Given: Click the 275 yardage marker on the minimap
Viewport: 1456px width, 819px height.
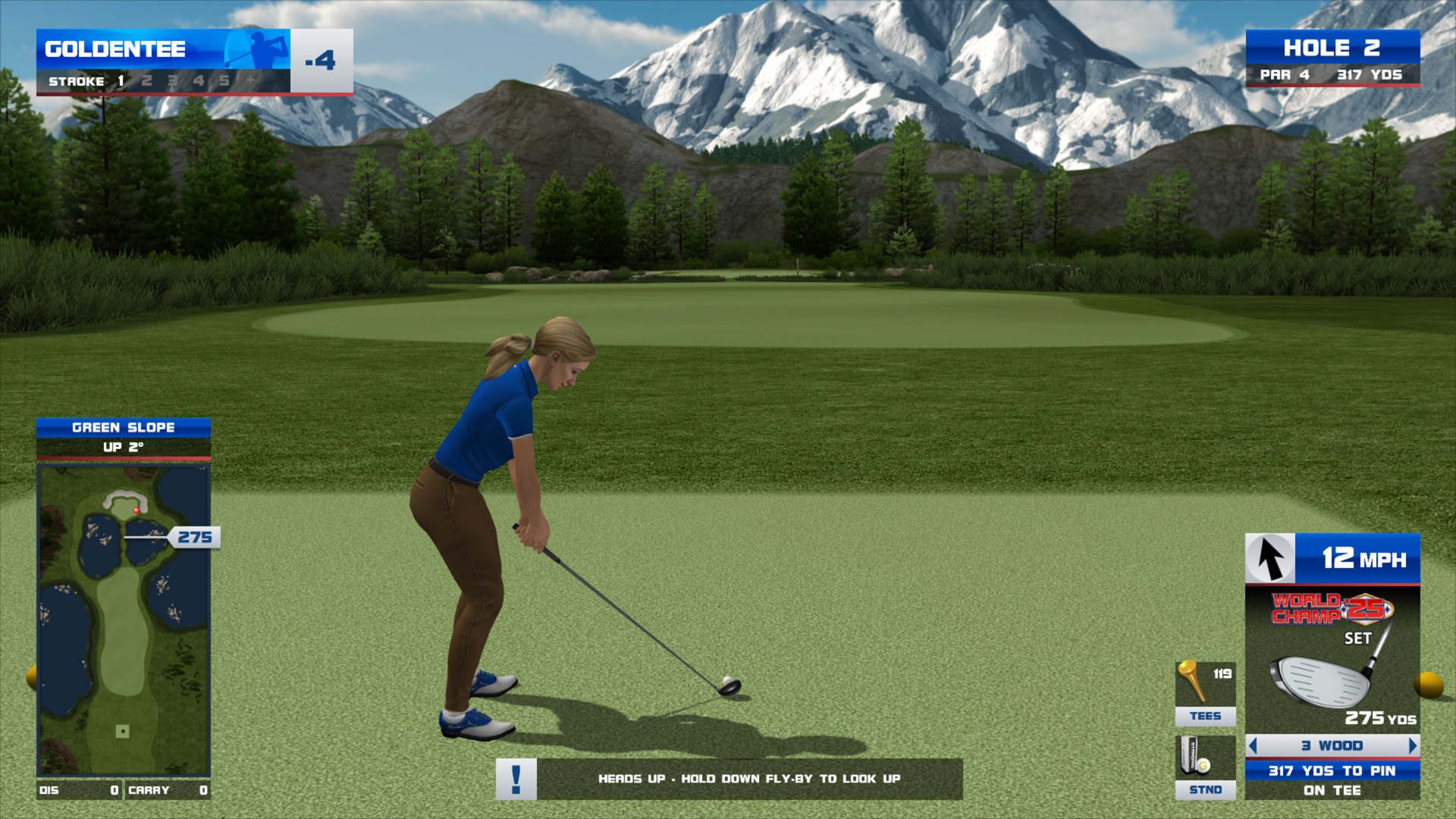Looking at the screenshot, I should coord(195,538).
